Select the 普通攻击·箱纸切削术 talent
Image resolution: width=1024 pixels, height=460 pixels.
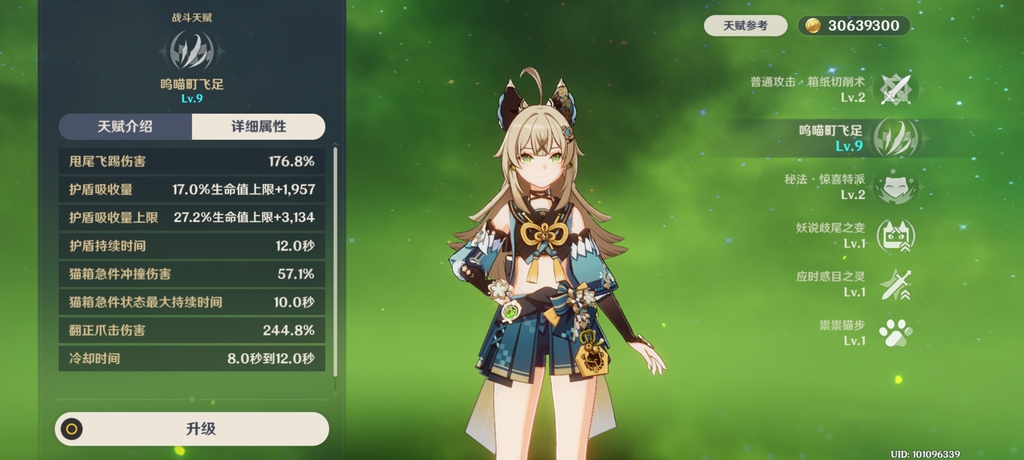[895, 89]
